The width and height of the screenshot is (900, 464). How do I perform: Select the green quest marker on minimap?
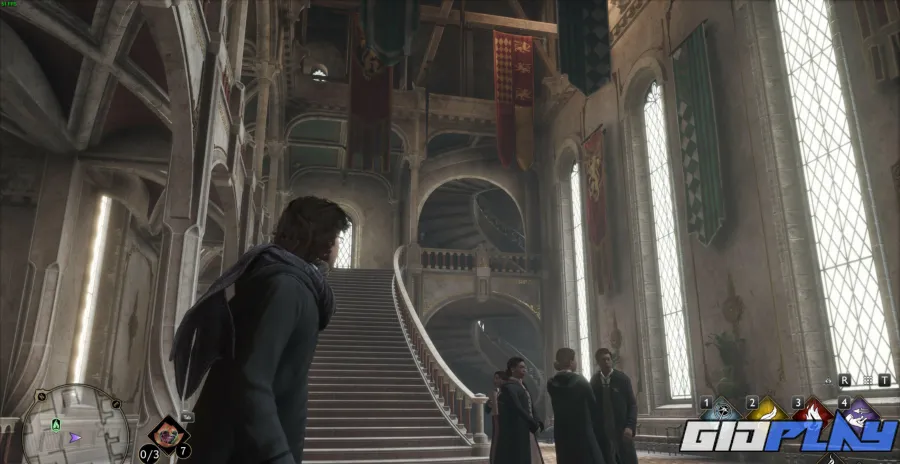(56, 424)
